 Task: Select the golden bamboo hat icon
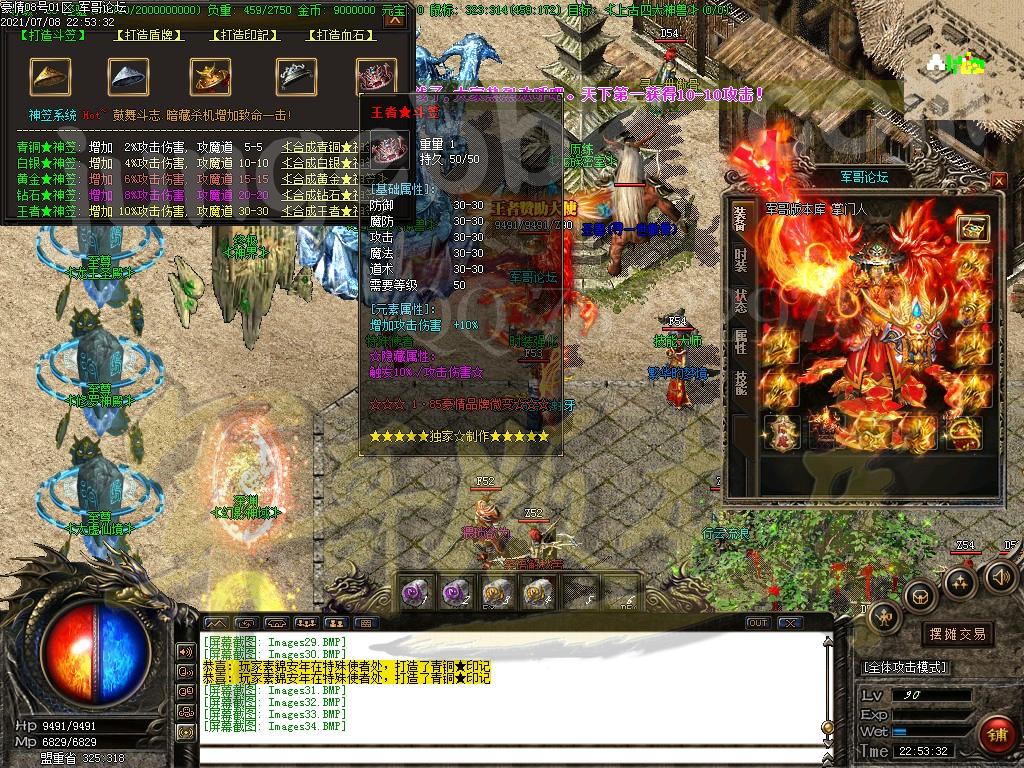[x=50, y=76]
